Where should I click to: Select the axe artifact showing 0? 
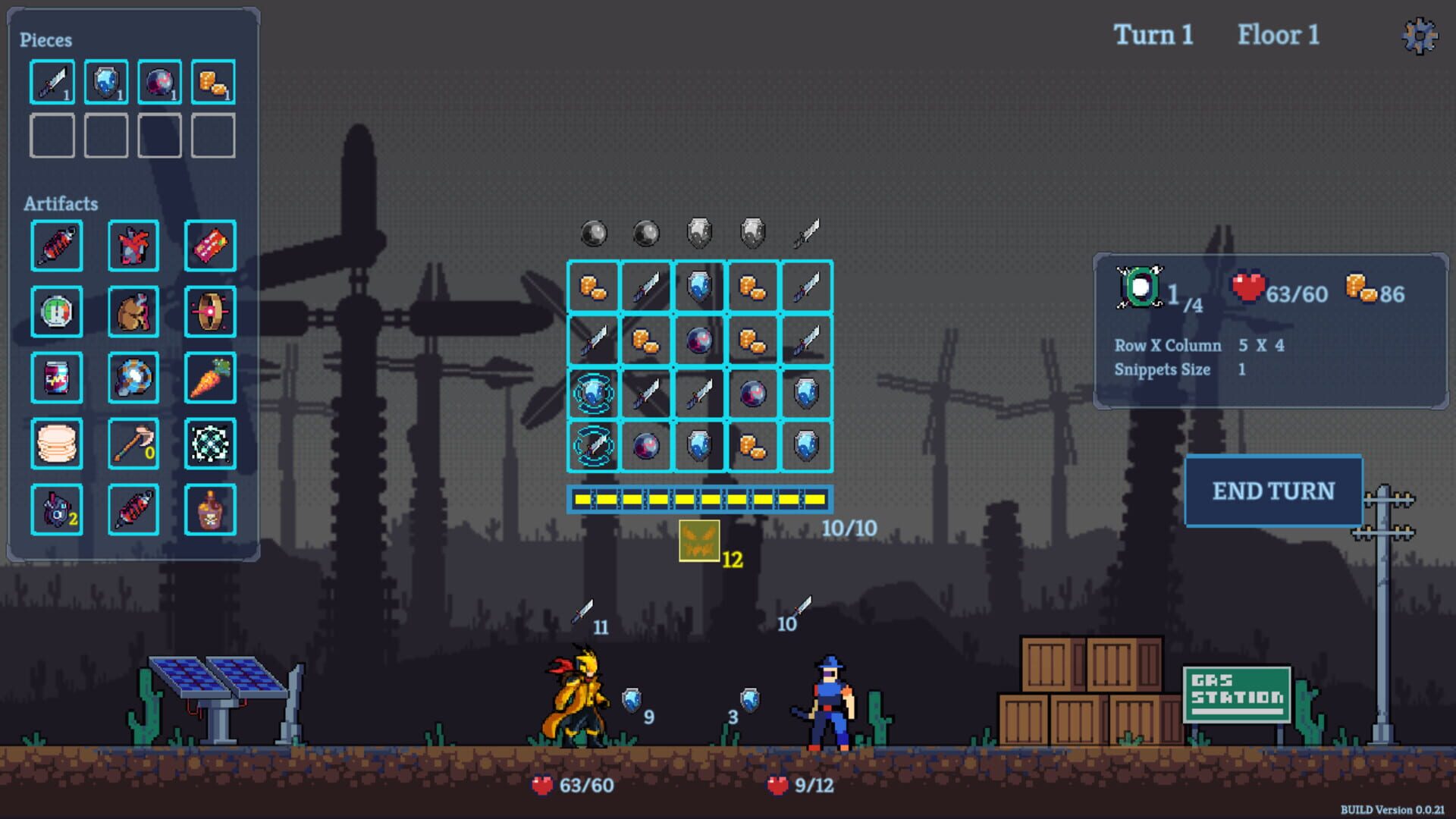133,444
